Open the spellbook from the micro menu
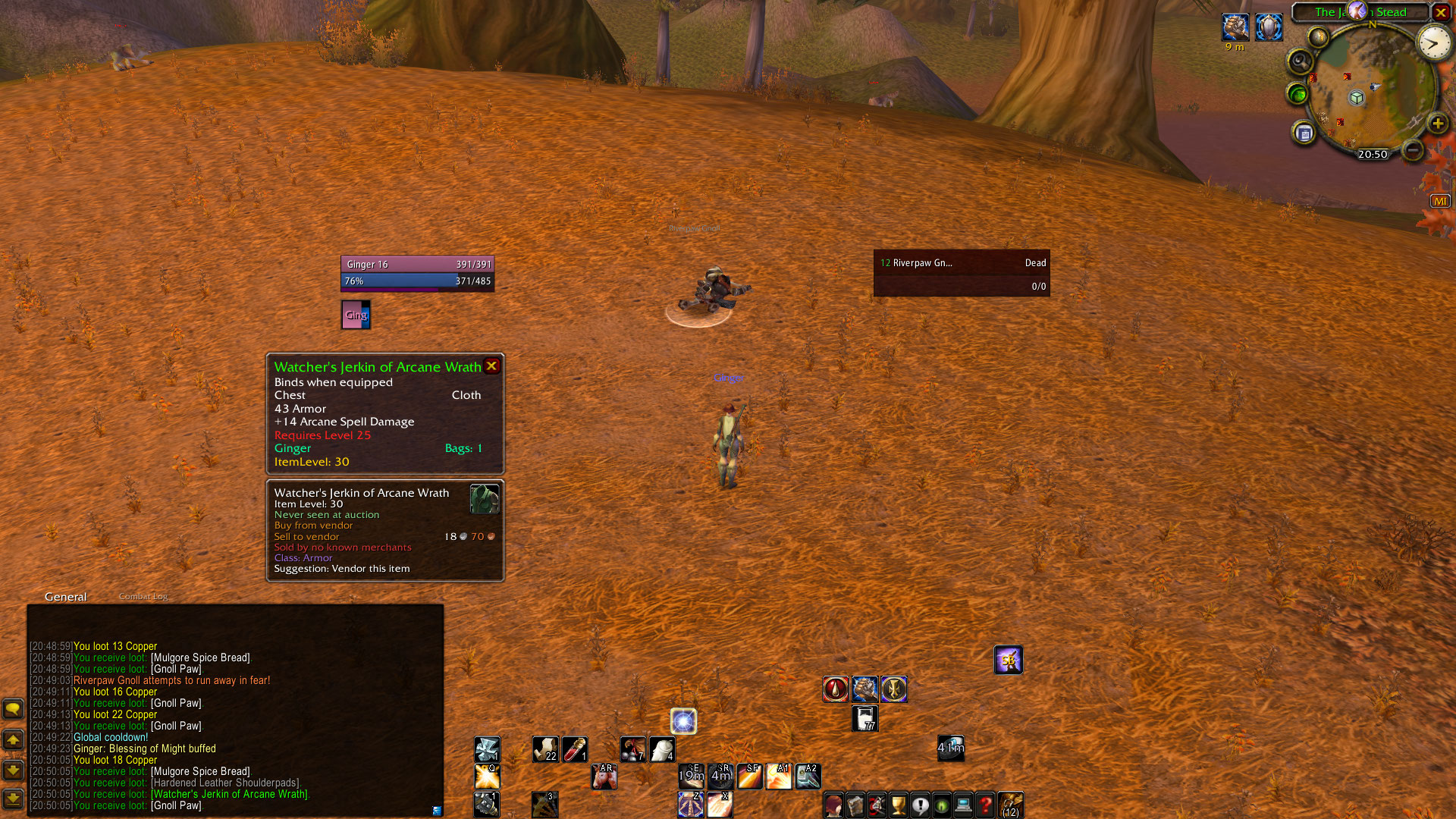 coord(855,805)
